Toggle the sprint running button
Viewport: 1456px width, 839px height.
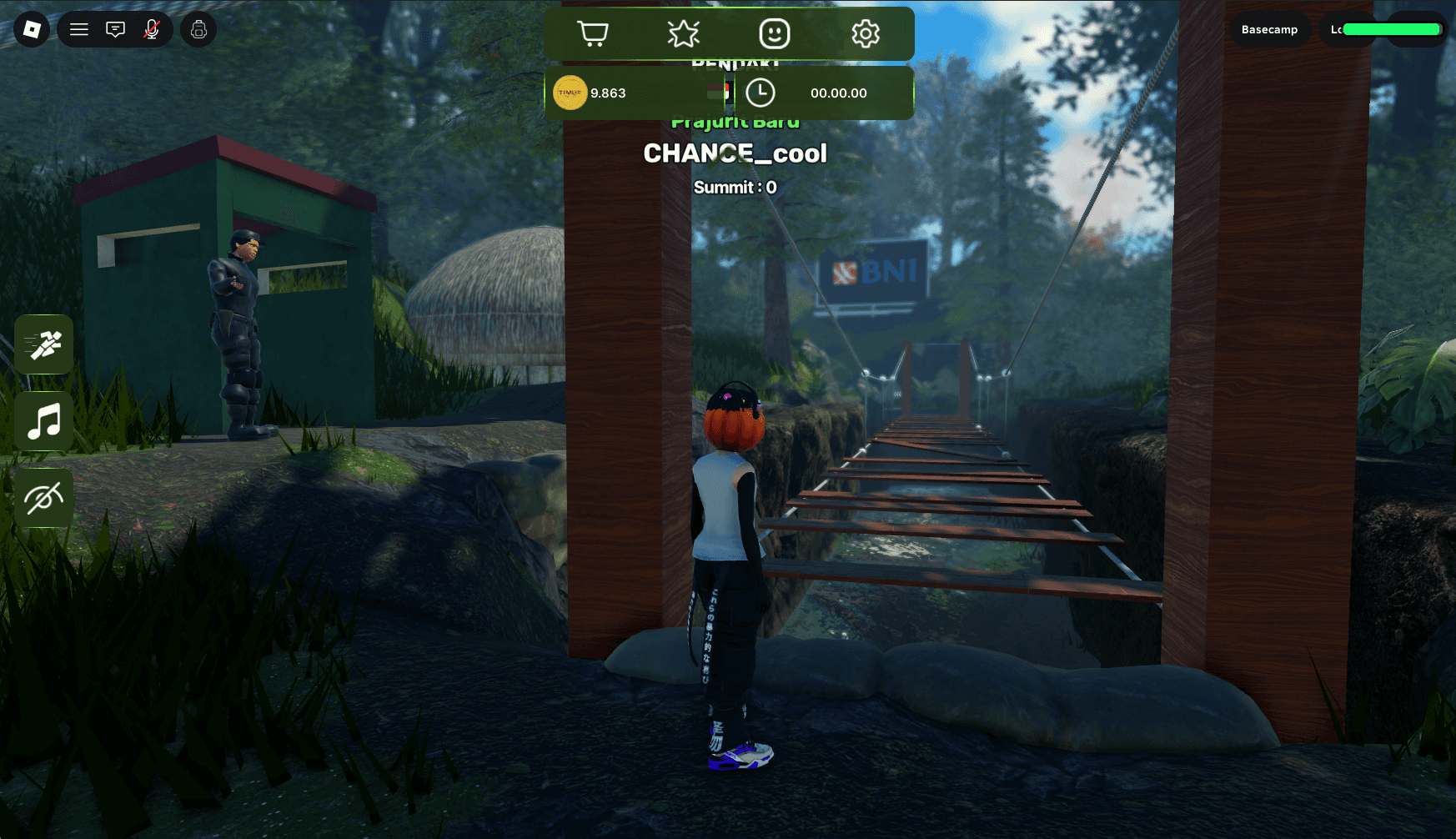pyautogui.click(x=44, y=344)
